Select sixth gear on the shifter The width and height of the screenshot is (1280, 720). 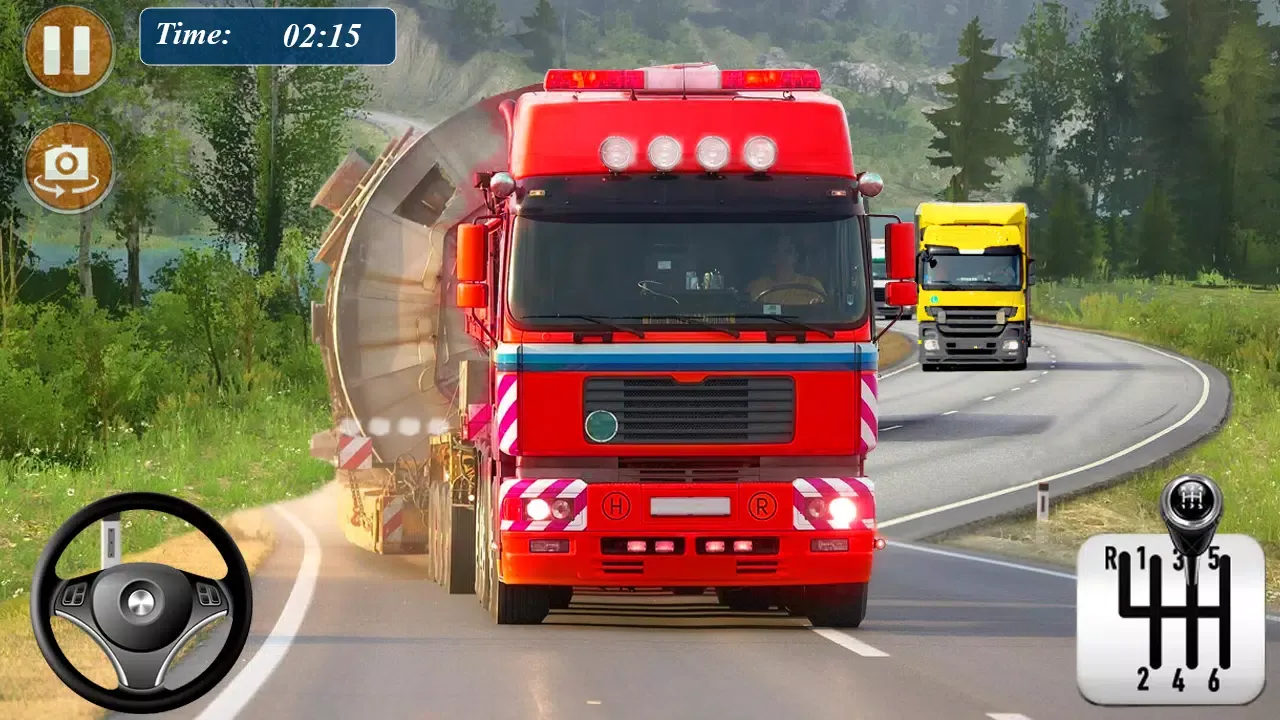[x=1215, y=678]
